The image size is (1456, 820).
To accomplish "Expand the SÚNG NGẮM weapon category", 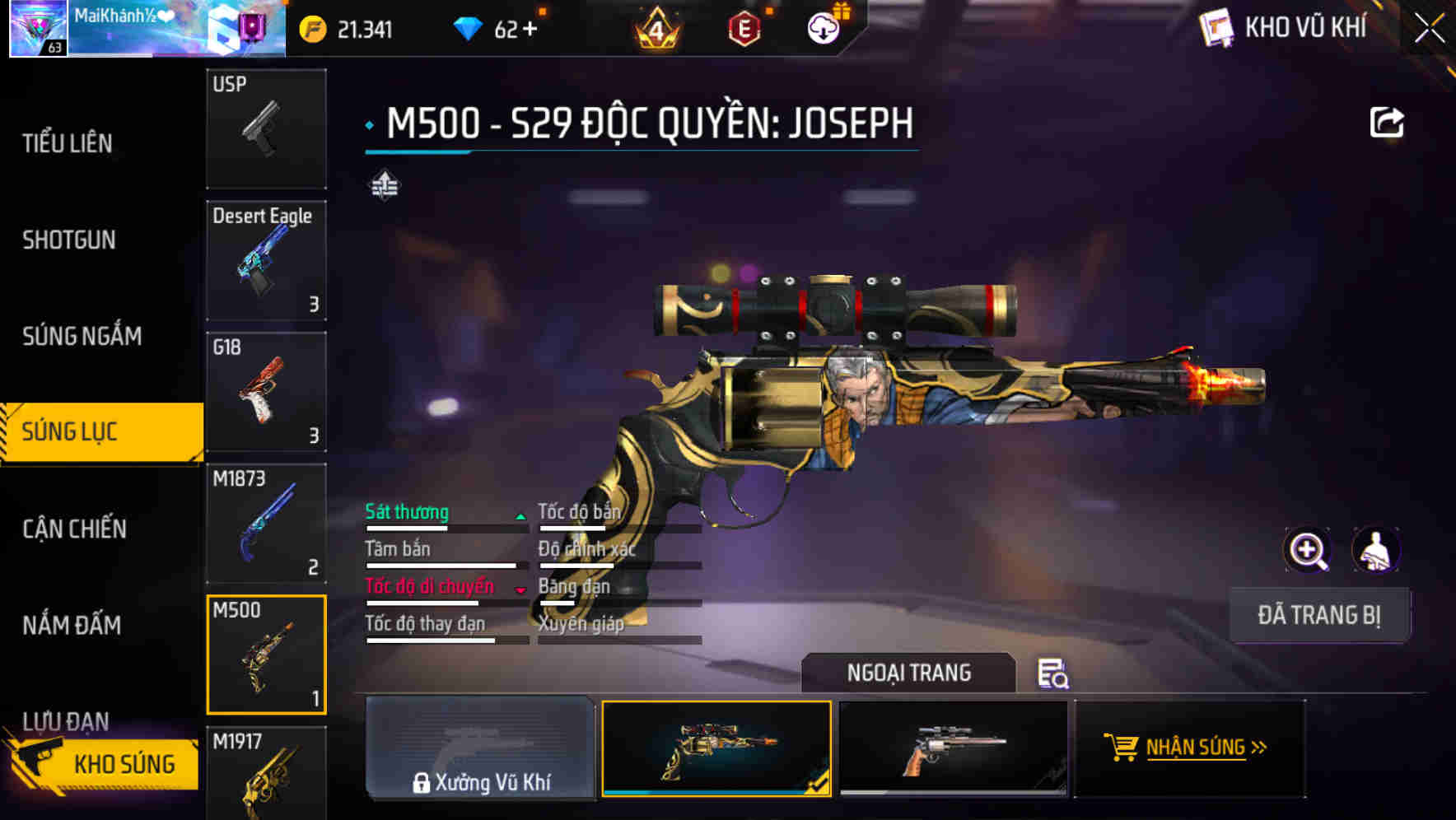I will [x=82, y=336].
